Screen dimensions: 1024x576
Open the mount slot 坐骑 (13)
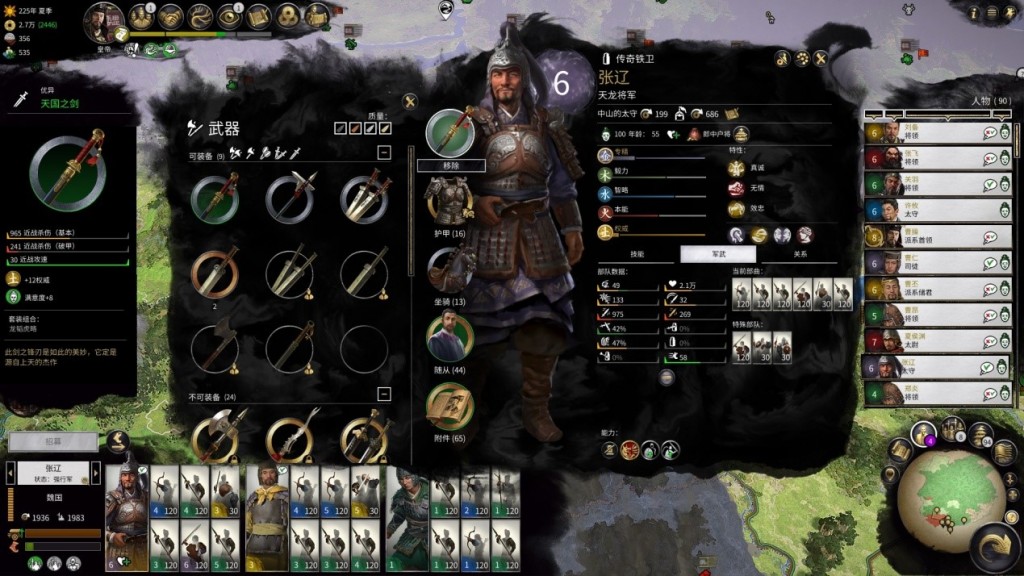[449, 268]
